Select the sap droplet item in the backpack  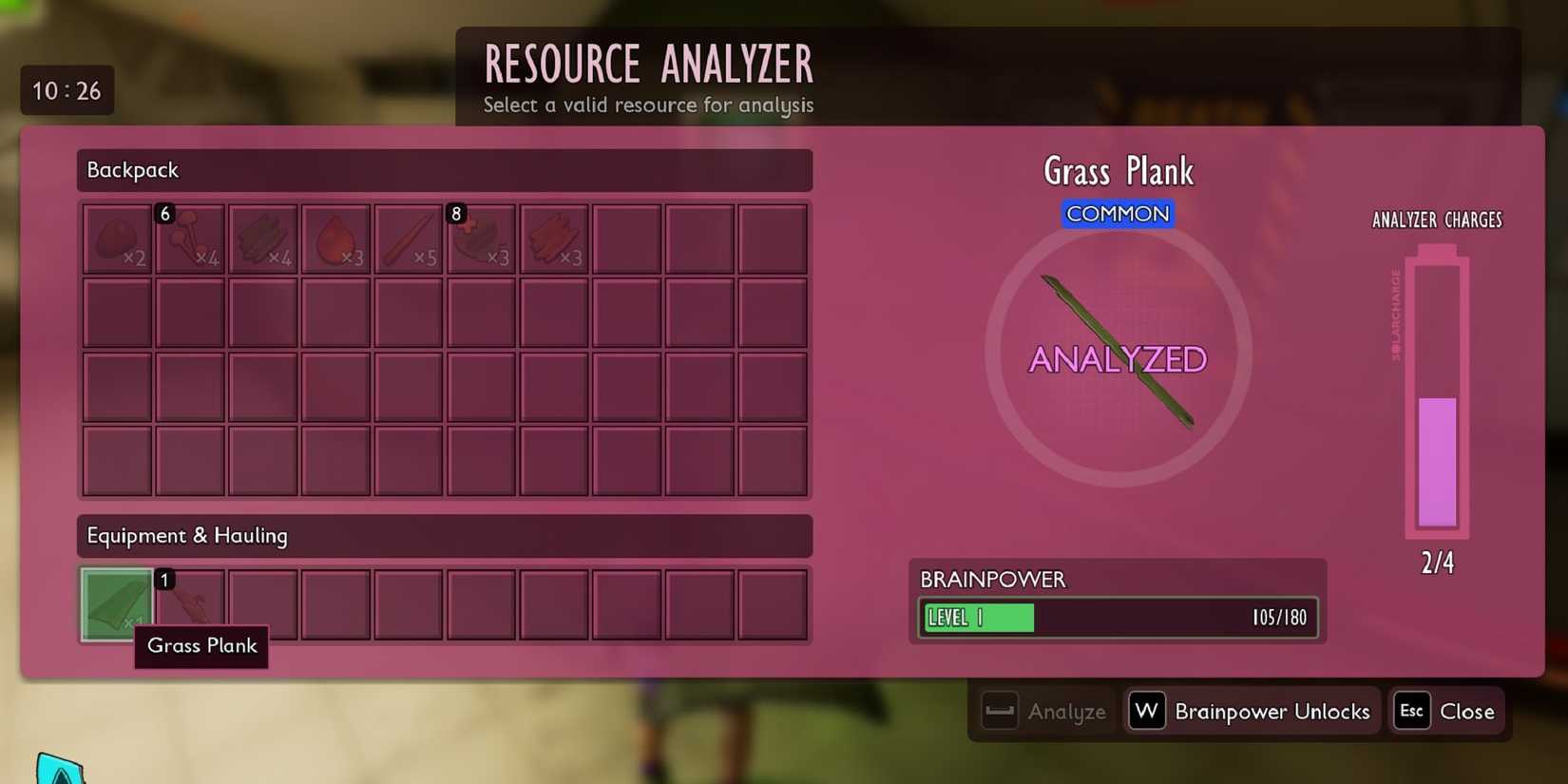[335, 238]
